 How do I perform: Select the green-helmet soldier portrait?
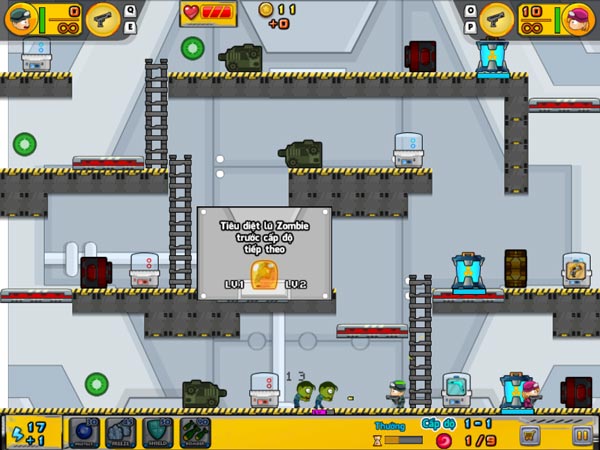pos(21,17)
